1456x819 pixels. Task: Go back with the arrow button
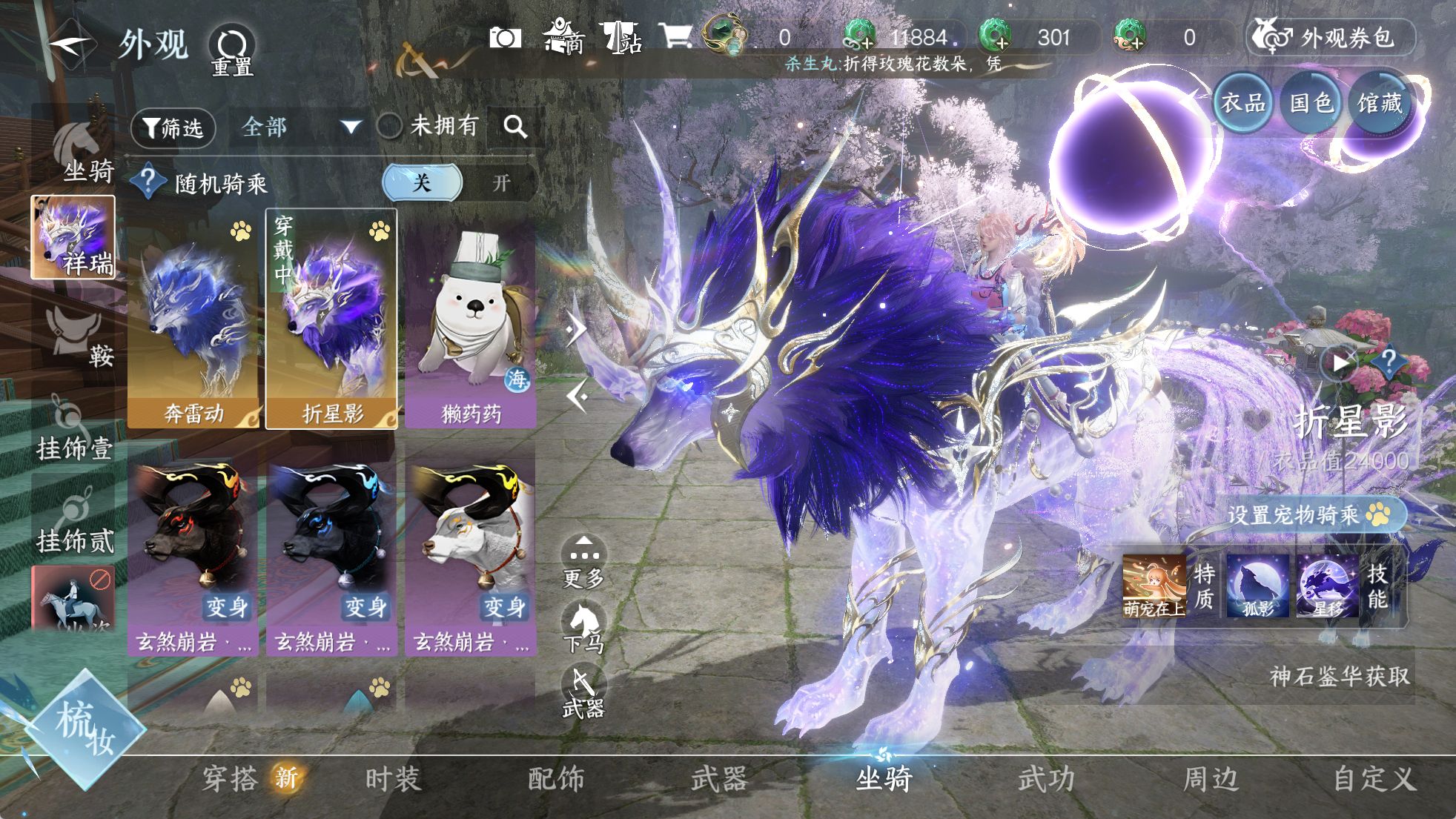[x=69, y=43]
